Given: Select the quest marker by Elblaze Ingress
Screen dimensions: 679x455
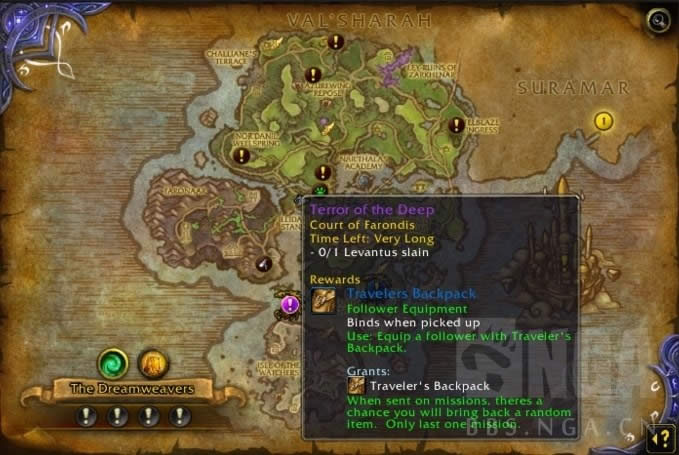Looking at the screenshot, I should point(456,125).
